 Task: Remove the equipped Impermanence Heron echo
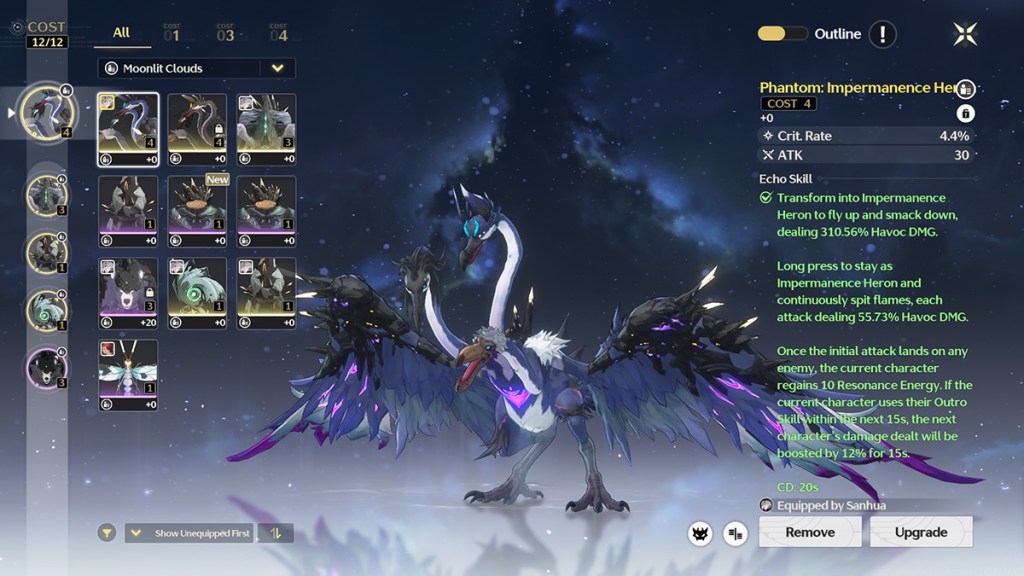[810, 532]
